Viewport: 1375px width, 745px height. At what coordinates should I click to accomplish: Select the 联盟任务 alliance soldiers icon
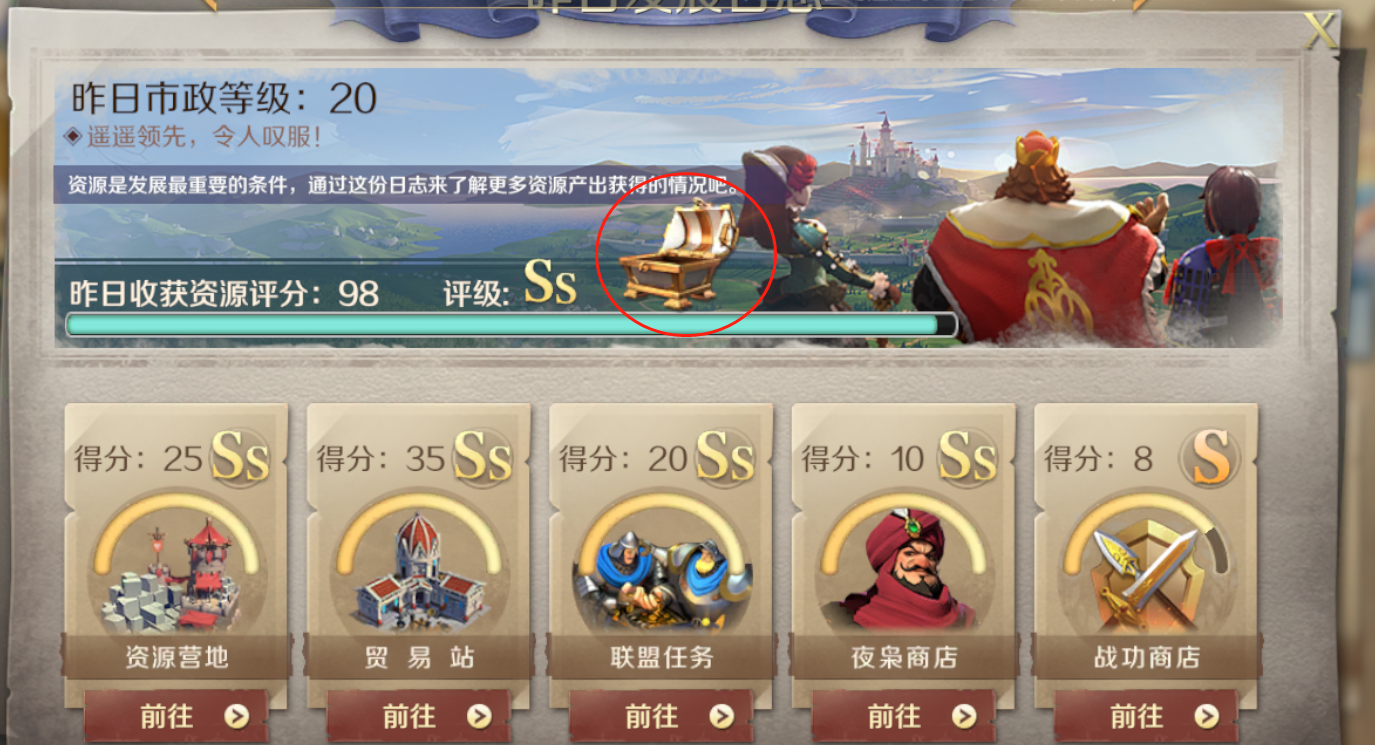[660, 568]
